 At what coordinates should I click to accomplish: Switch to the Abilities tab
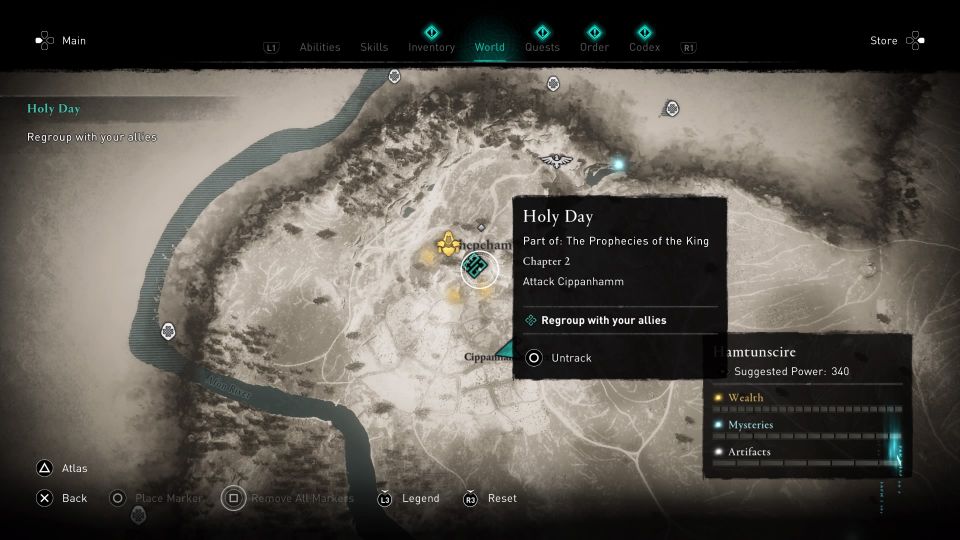click(x=319, y=47)
